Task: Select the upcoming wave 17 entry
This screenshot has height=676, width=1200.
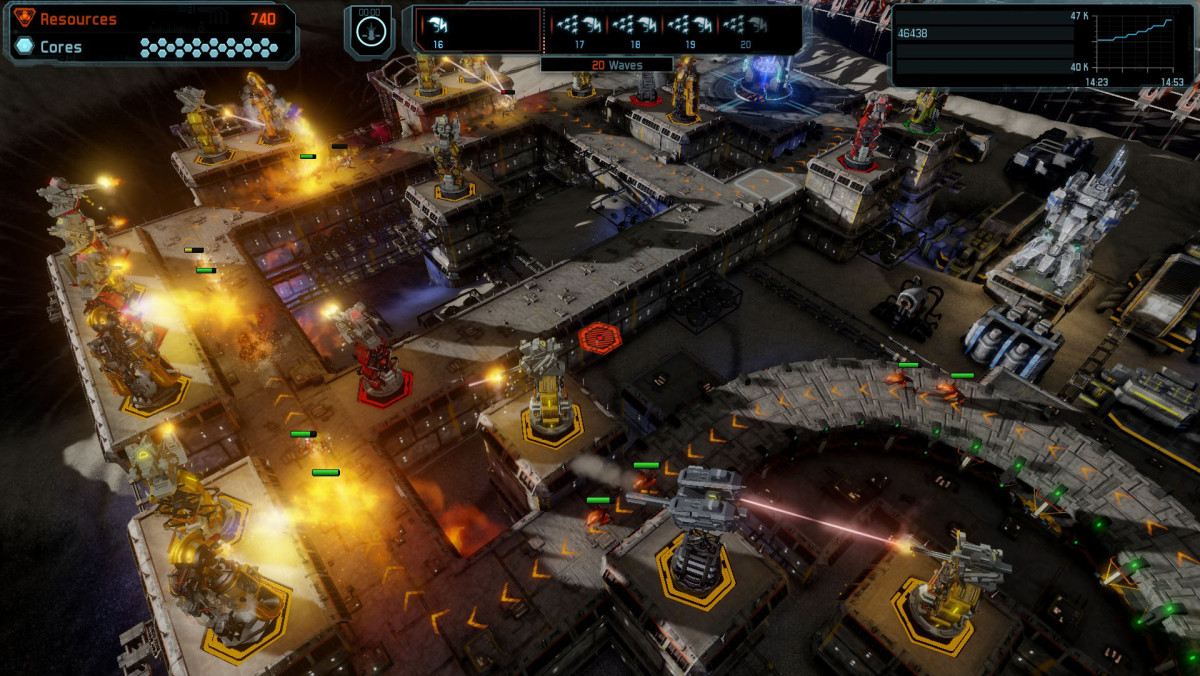Action: coord(579,29)
